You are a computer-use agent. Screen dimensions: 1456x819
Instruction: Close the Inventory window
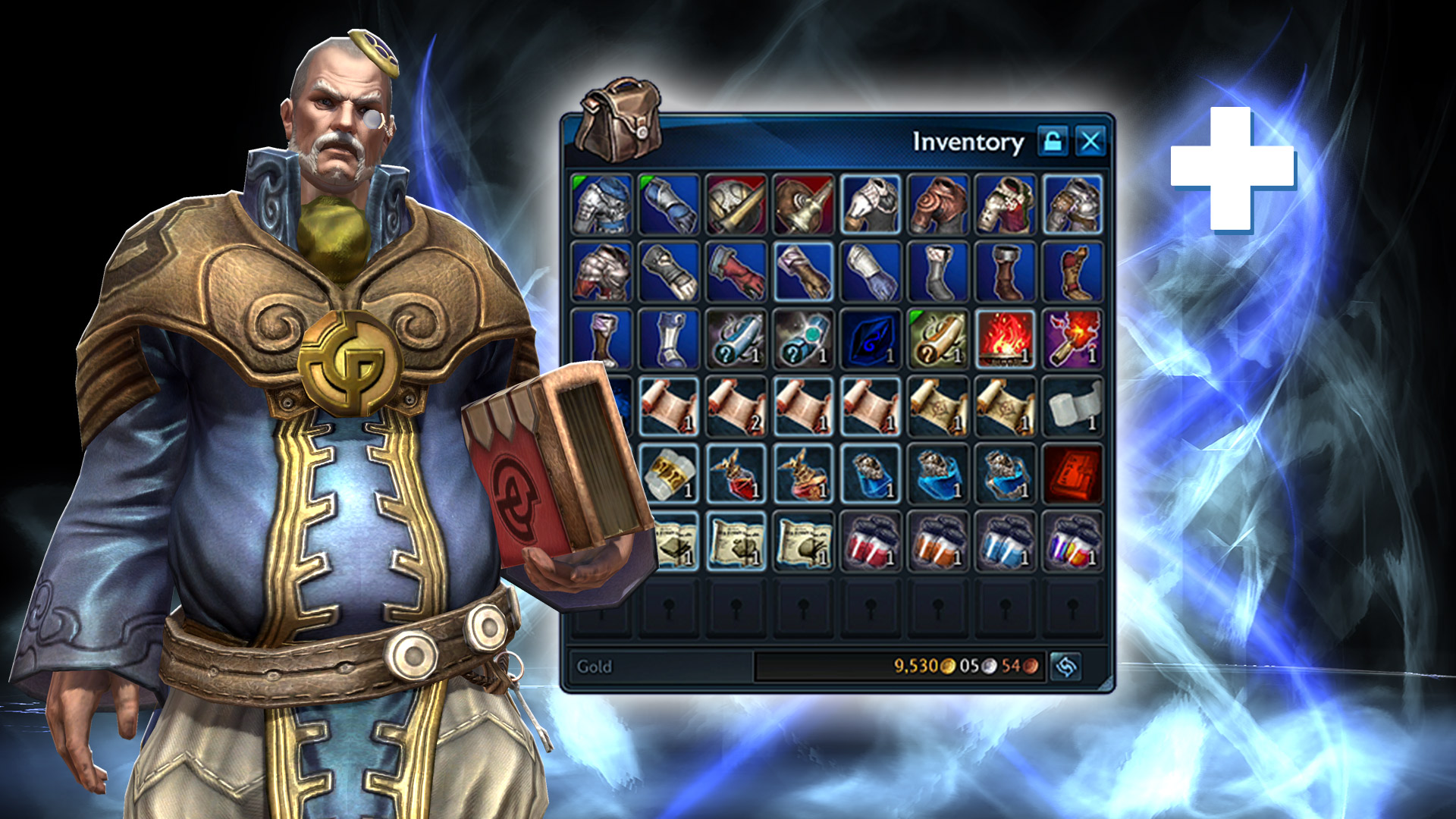click(1090, 140)
